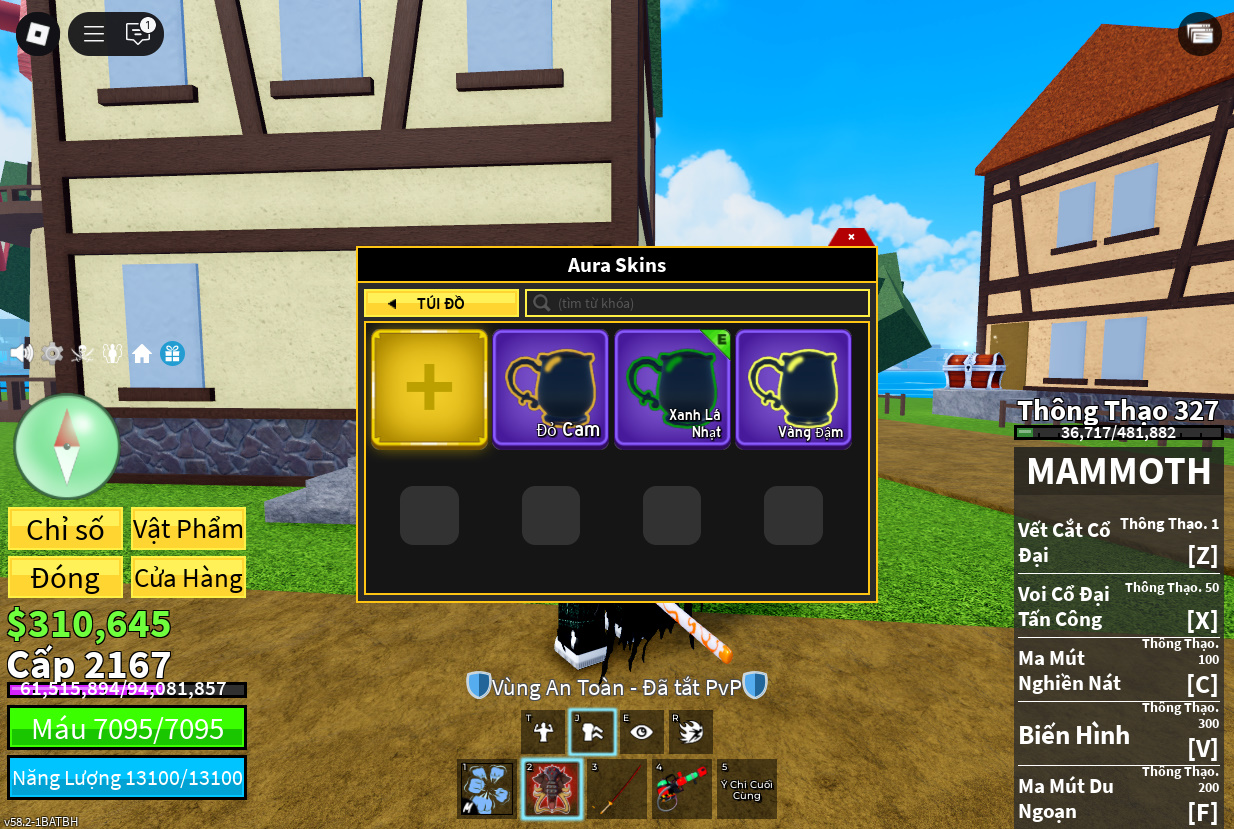
Task: Select the Mammoth fruit hotbar slot
Action: 551,789
